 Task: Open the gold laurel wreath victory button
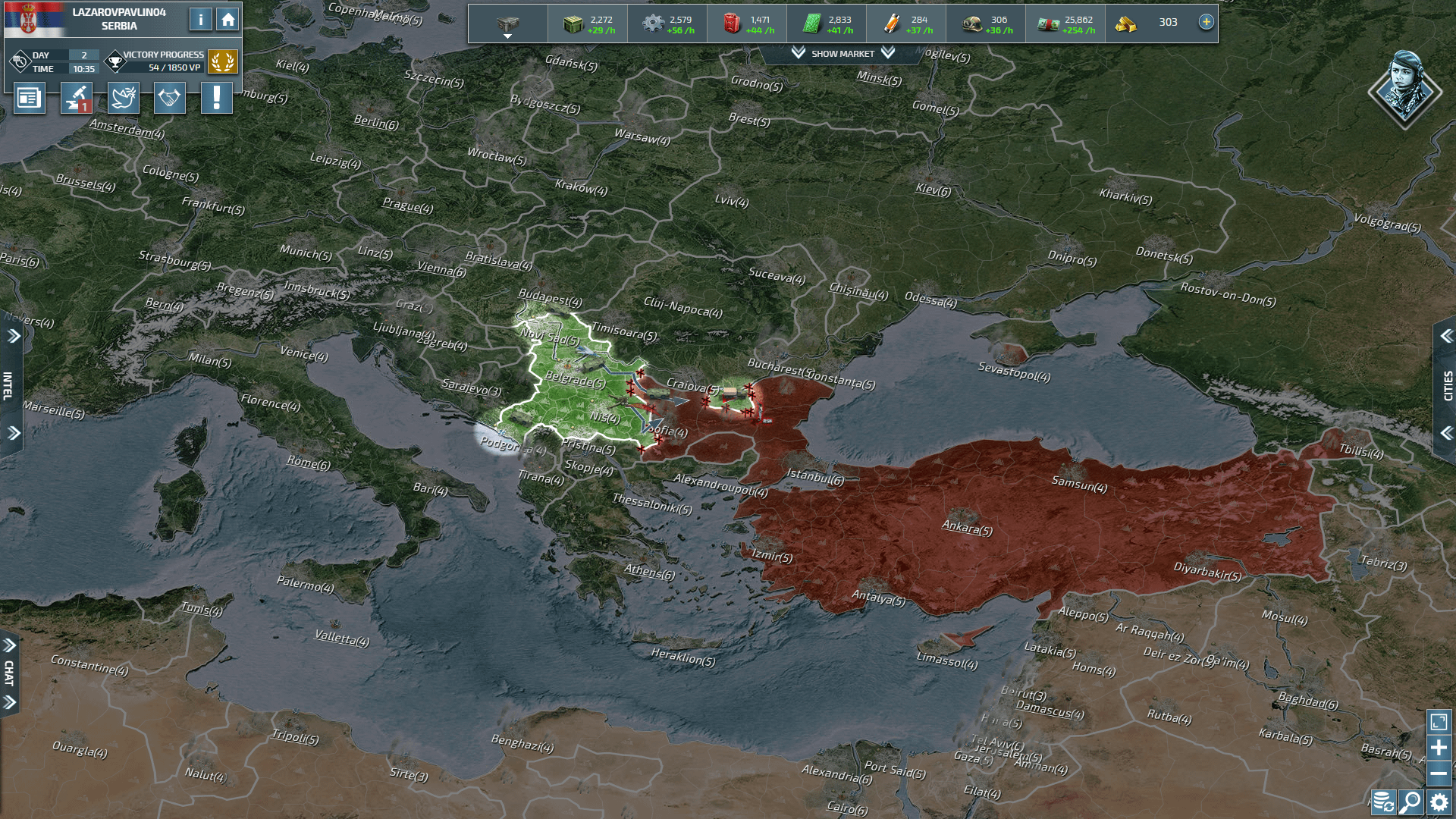pos(222,61)
